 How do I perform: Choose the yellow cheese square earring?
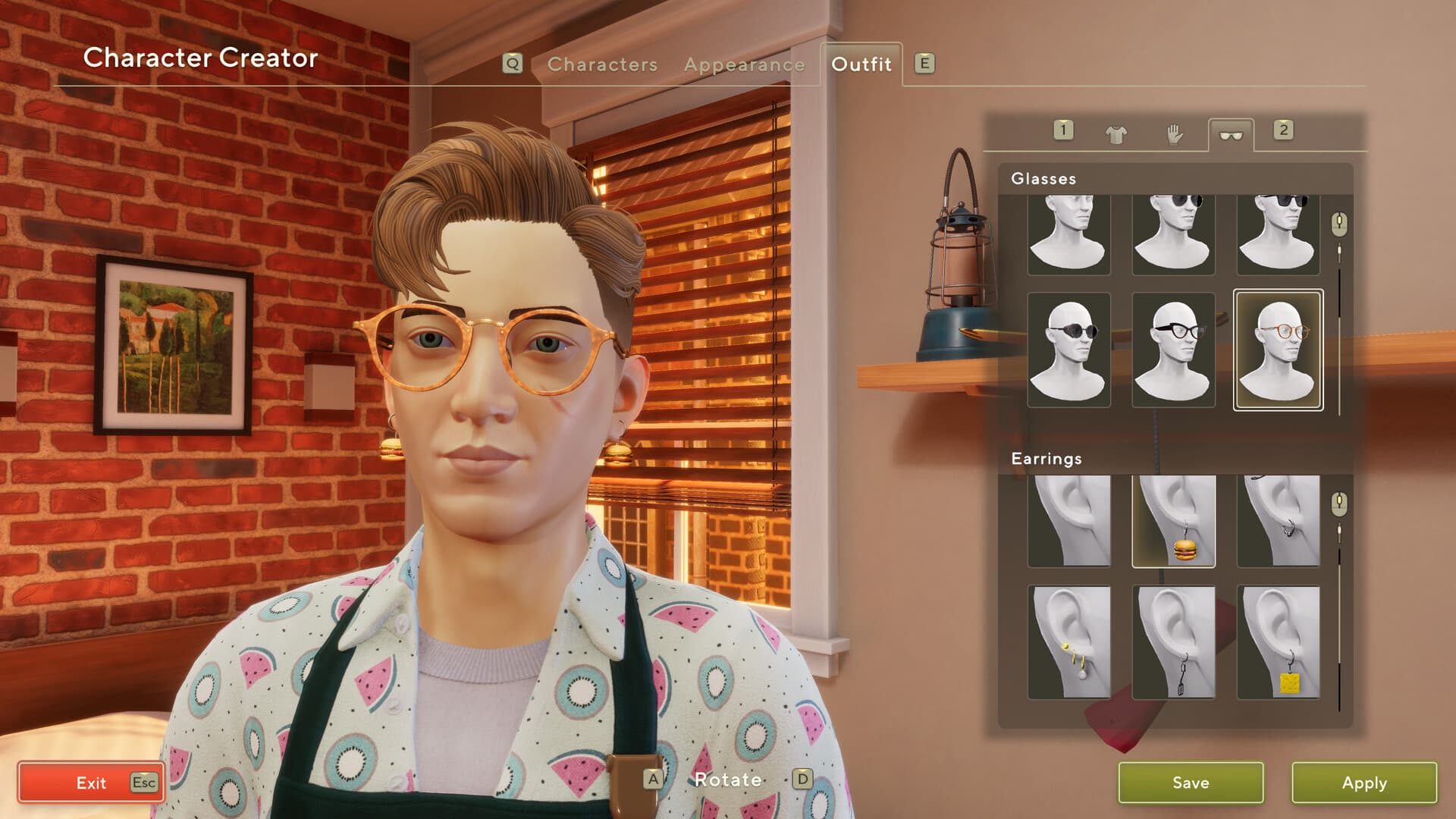(x=1279, y=642)
